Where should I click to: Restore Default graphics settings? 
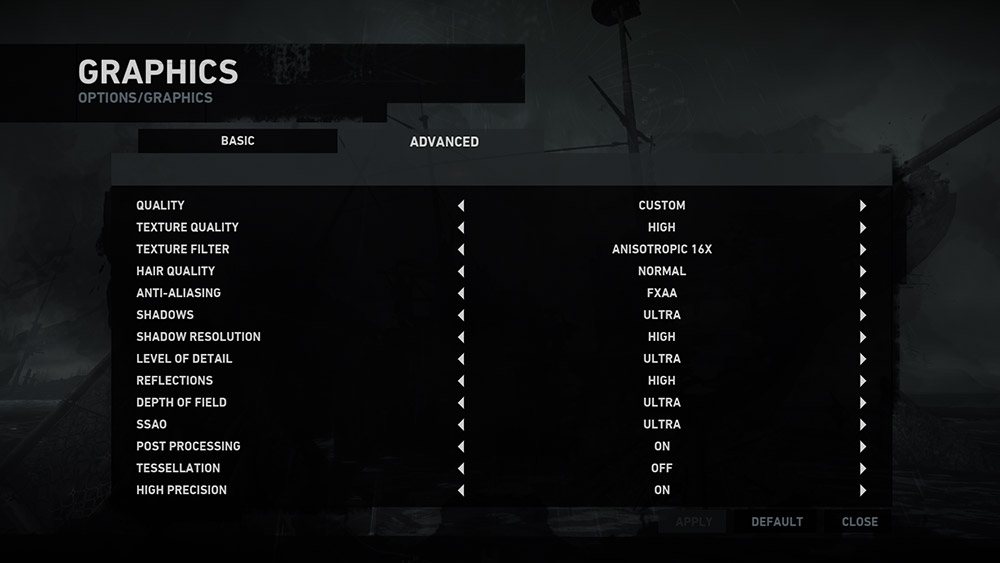pos(777,522)
